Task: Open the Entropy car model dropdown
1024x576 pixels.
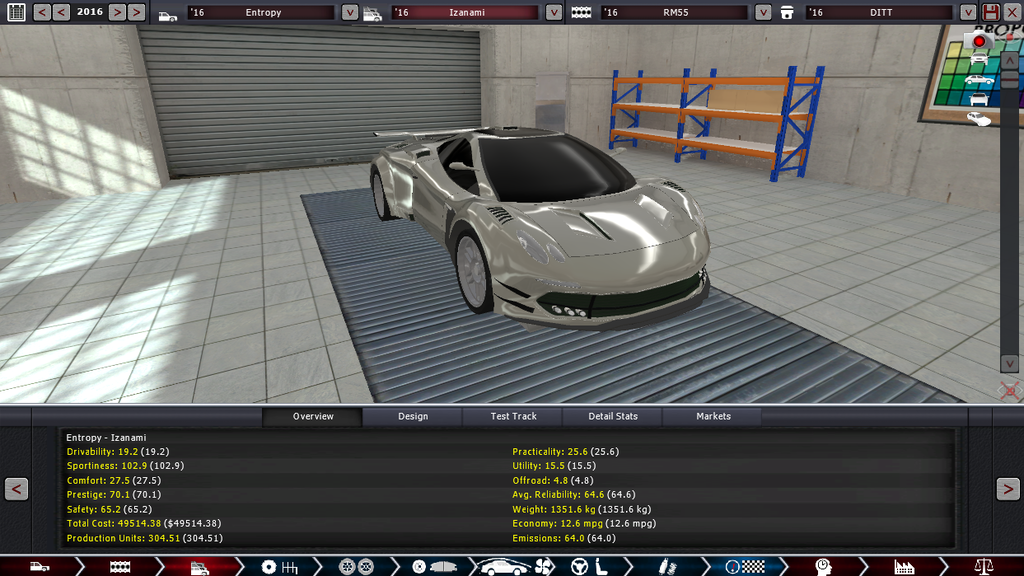Action: pos(349,13)
